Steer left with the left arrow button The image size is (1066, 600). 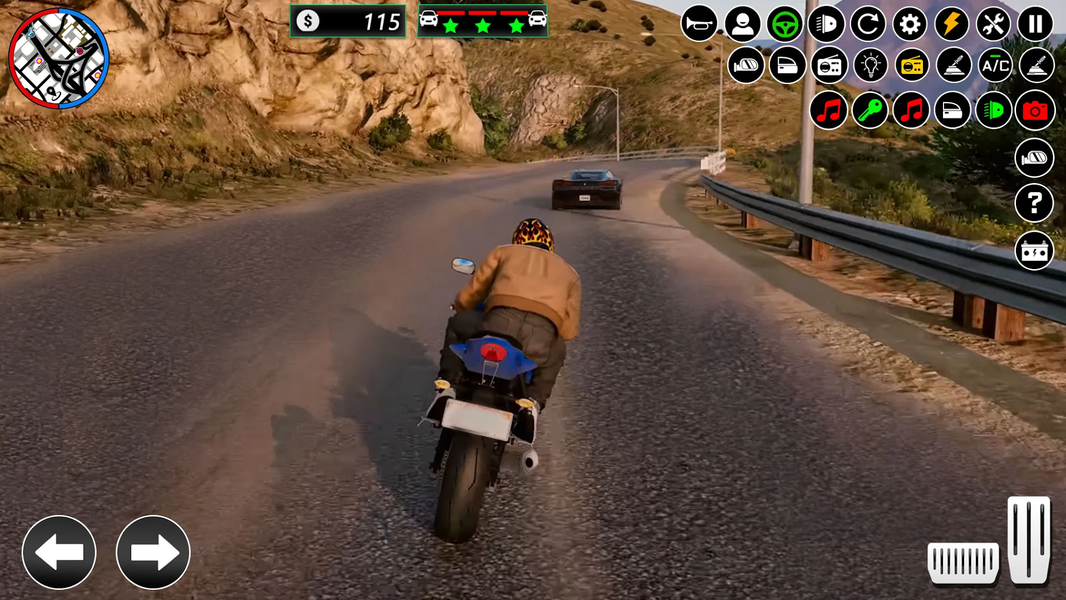pyautogui.click(x=59, y=552)
